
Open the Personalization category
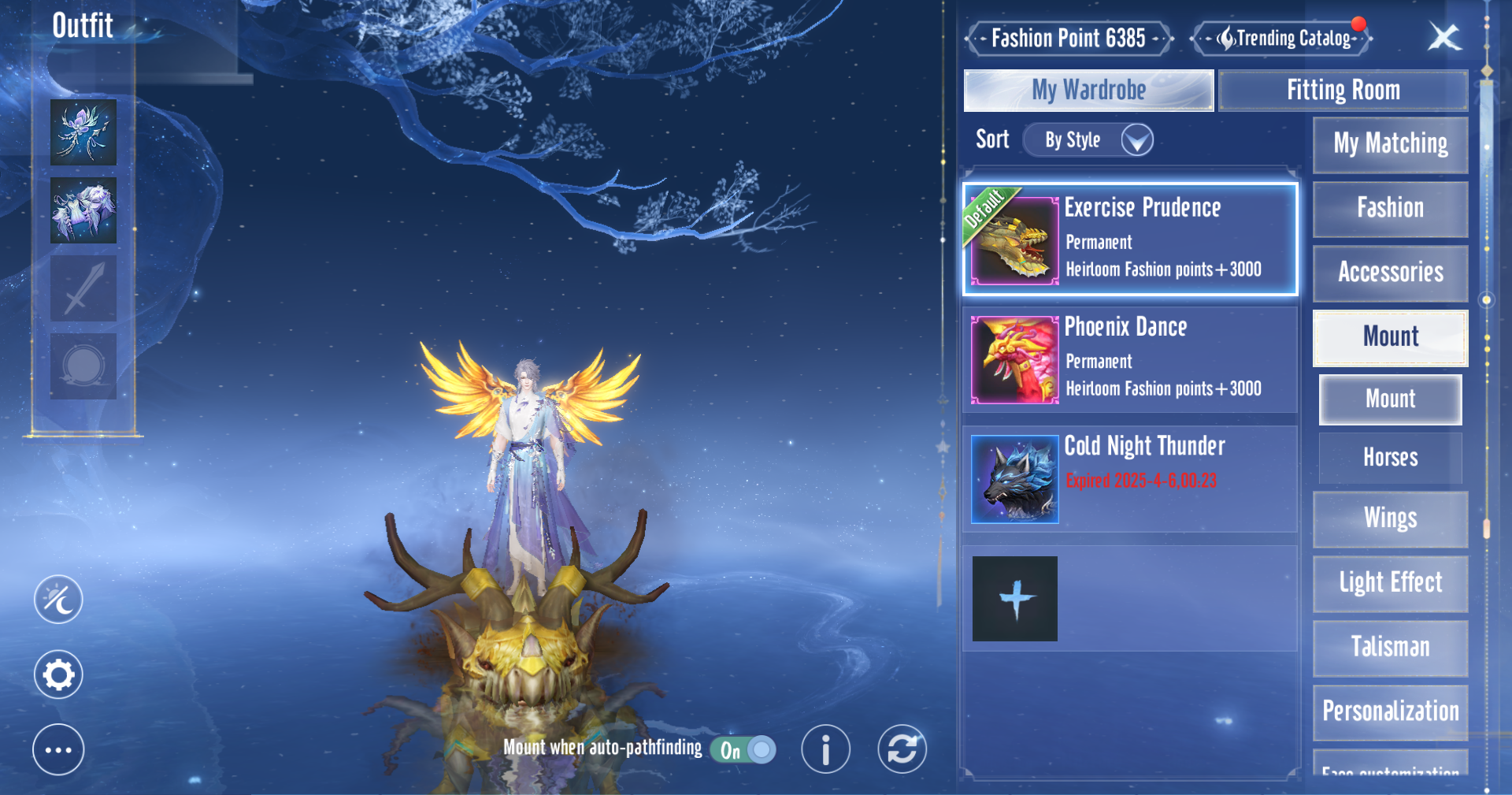(1390, 711)
